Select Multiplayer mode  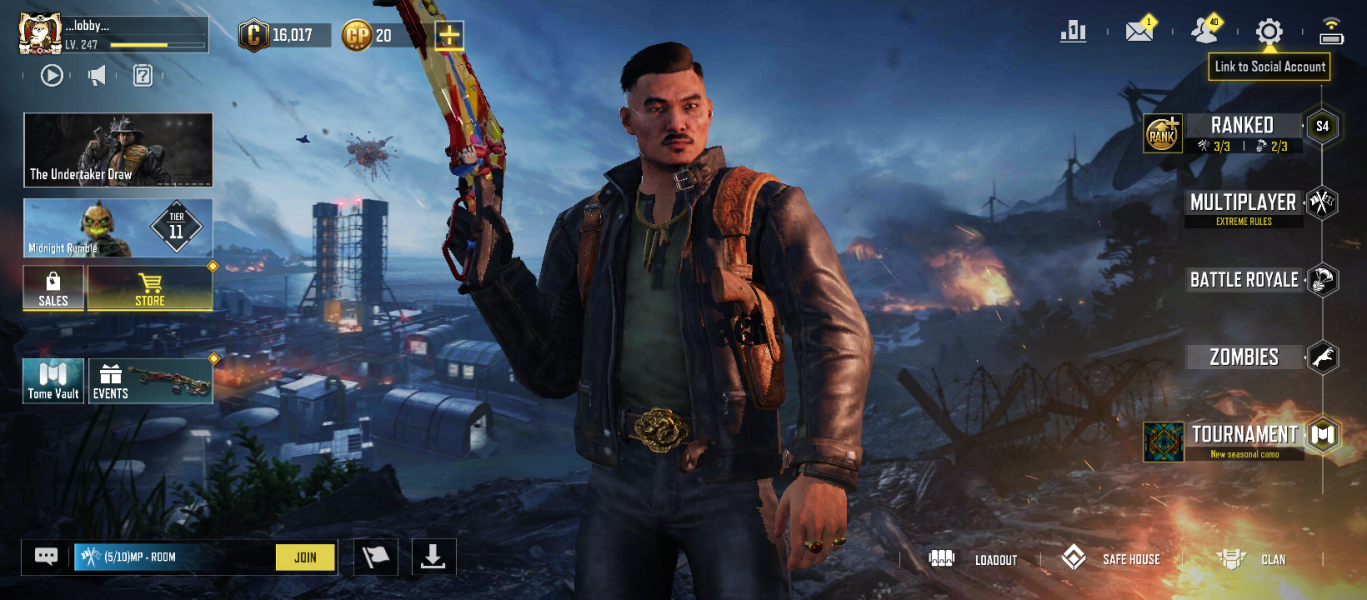coord(1243,203)
